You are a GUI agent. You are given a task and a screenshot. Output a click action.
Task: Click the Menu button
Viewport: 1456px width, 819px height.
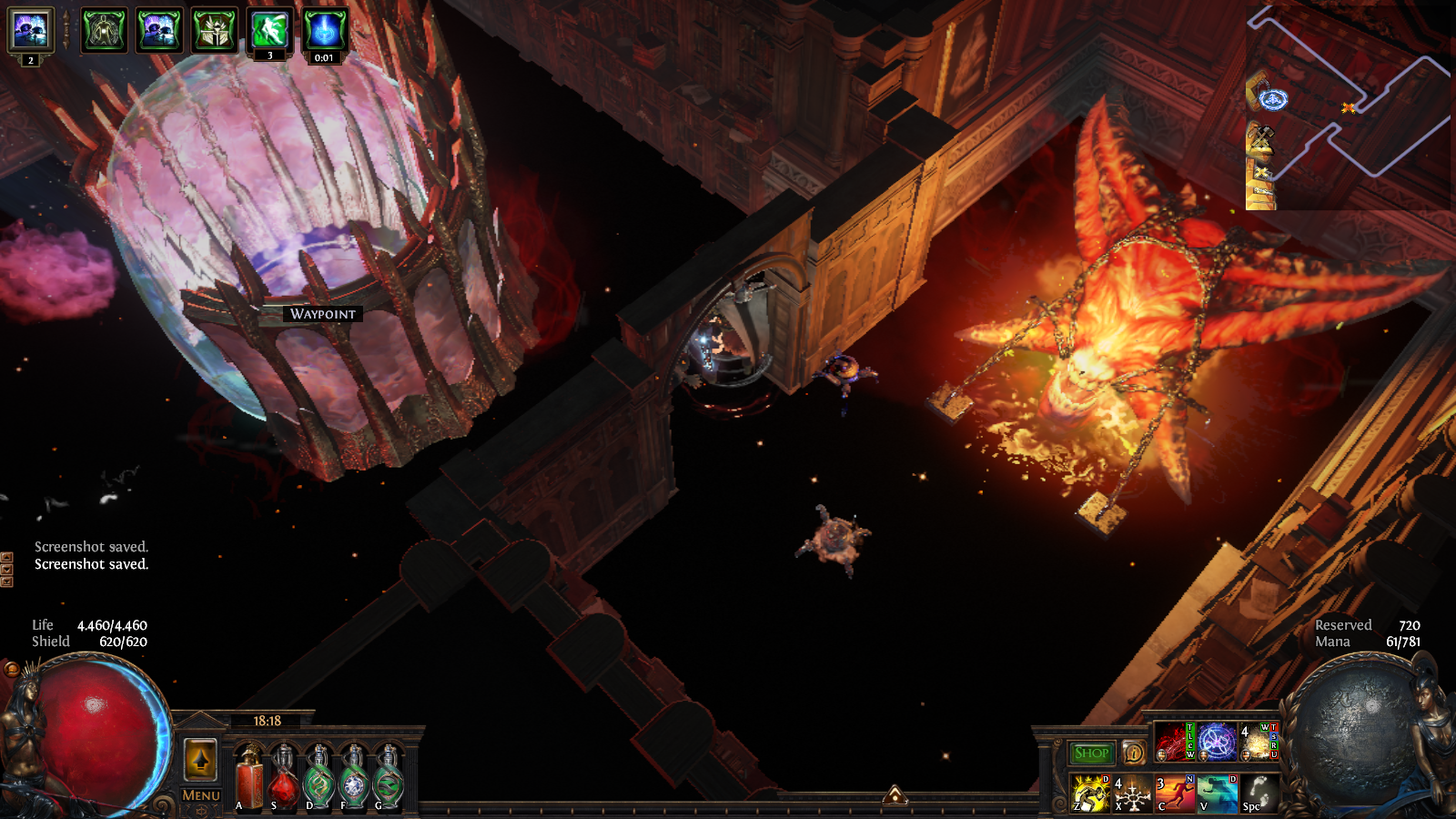(201, 795)
